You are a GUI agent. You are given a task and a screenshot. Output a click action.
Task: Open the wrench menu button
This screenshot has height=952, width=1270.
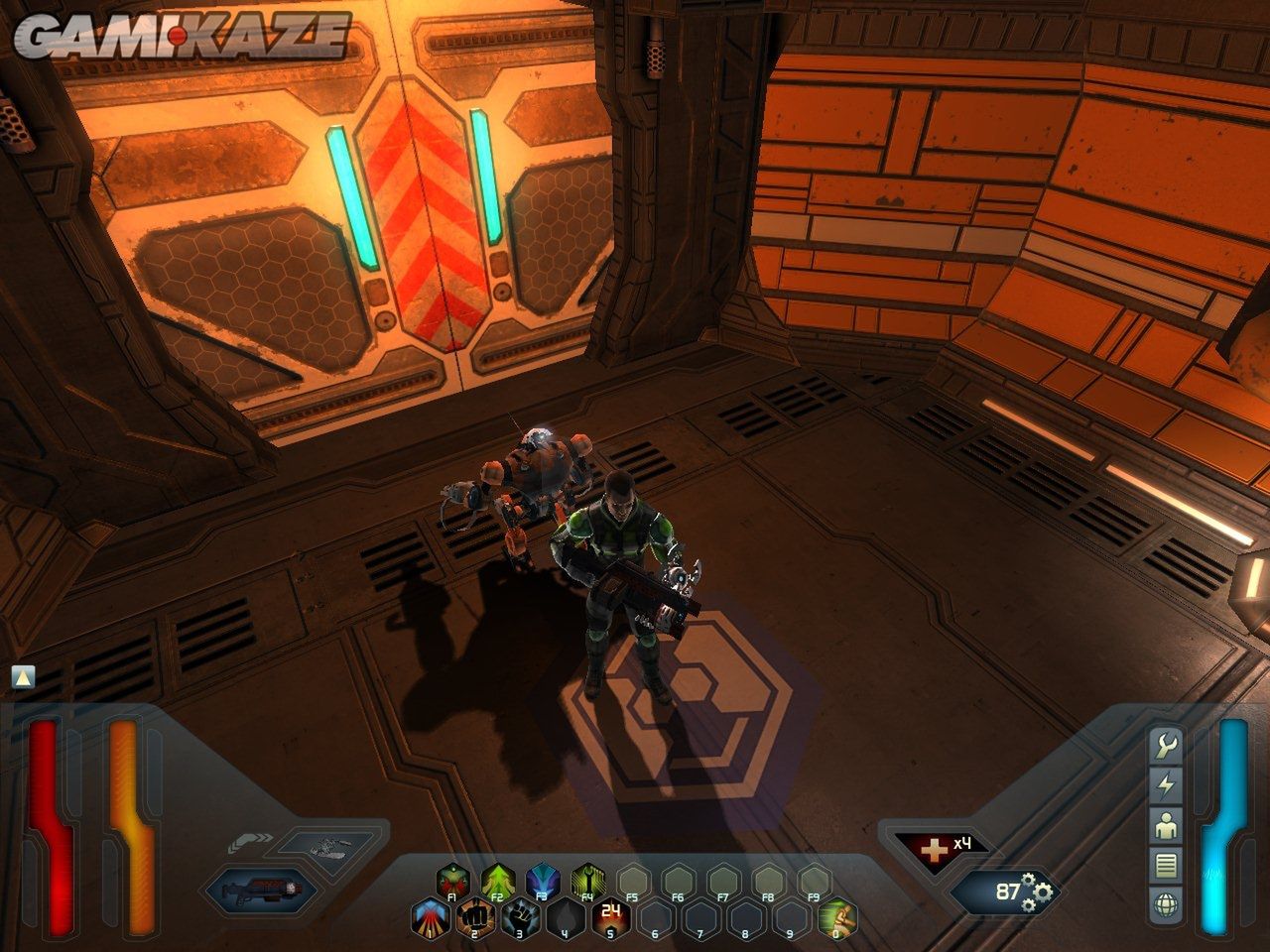click(x=1166, y=745)
